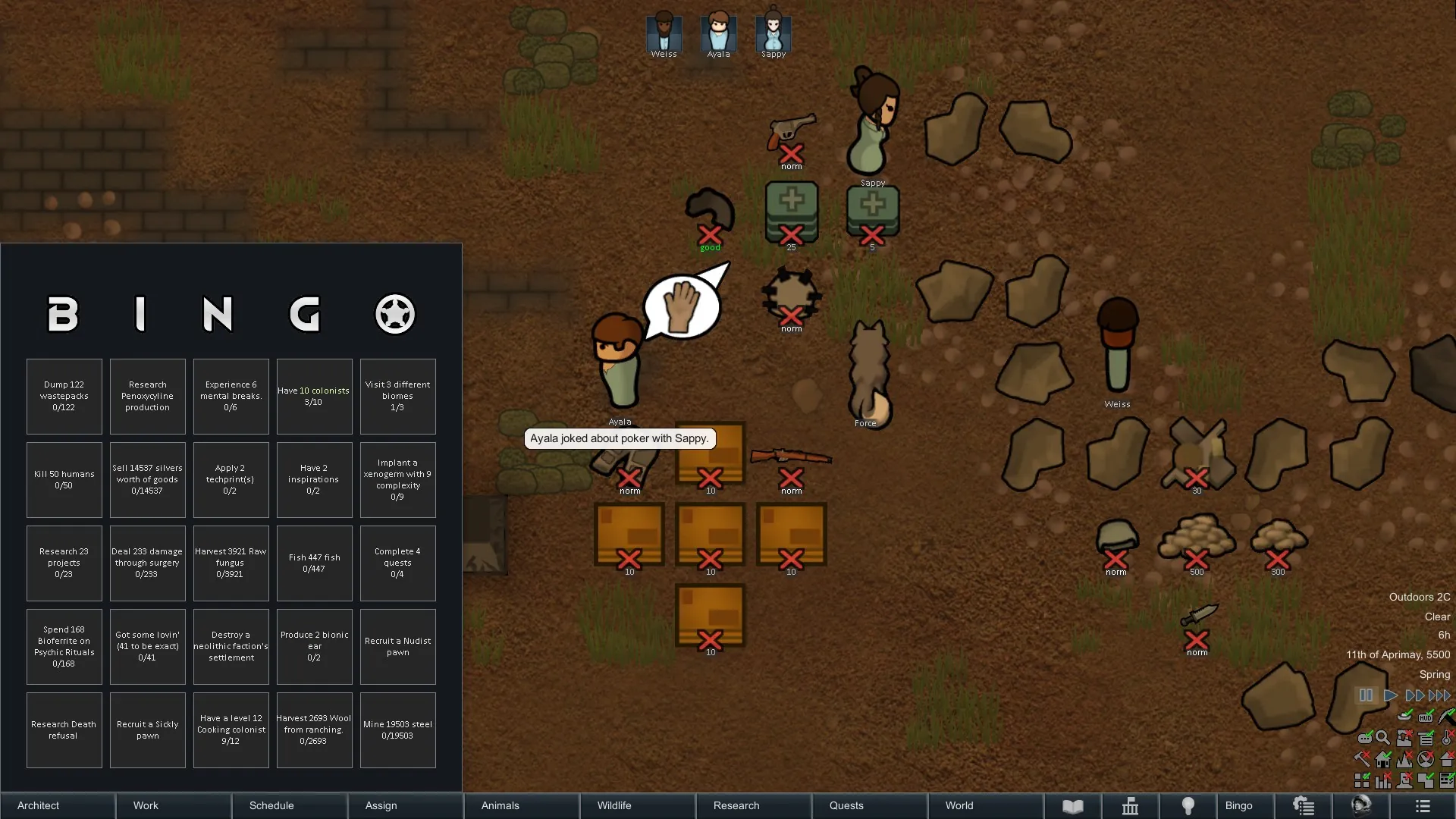Select colonist Weiss portrait

tap(664, 34)
